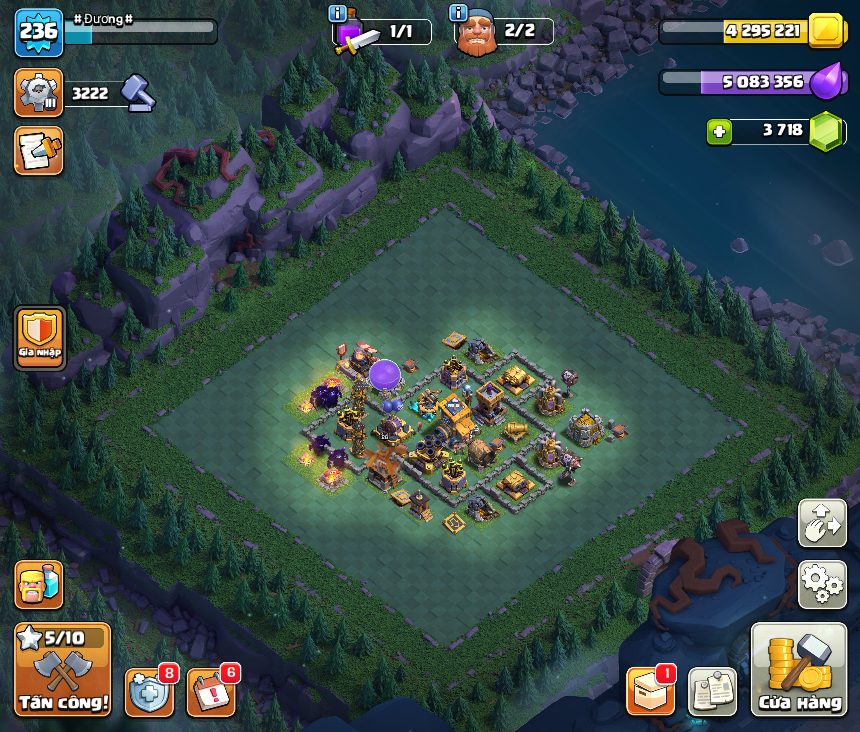
Task: Open the Cửa hàng shop
Action: pyautogui.click(x=799, y=669)
